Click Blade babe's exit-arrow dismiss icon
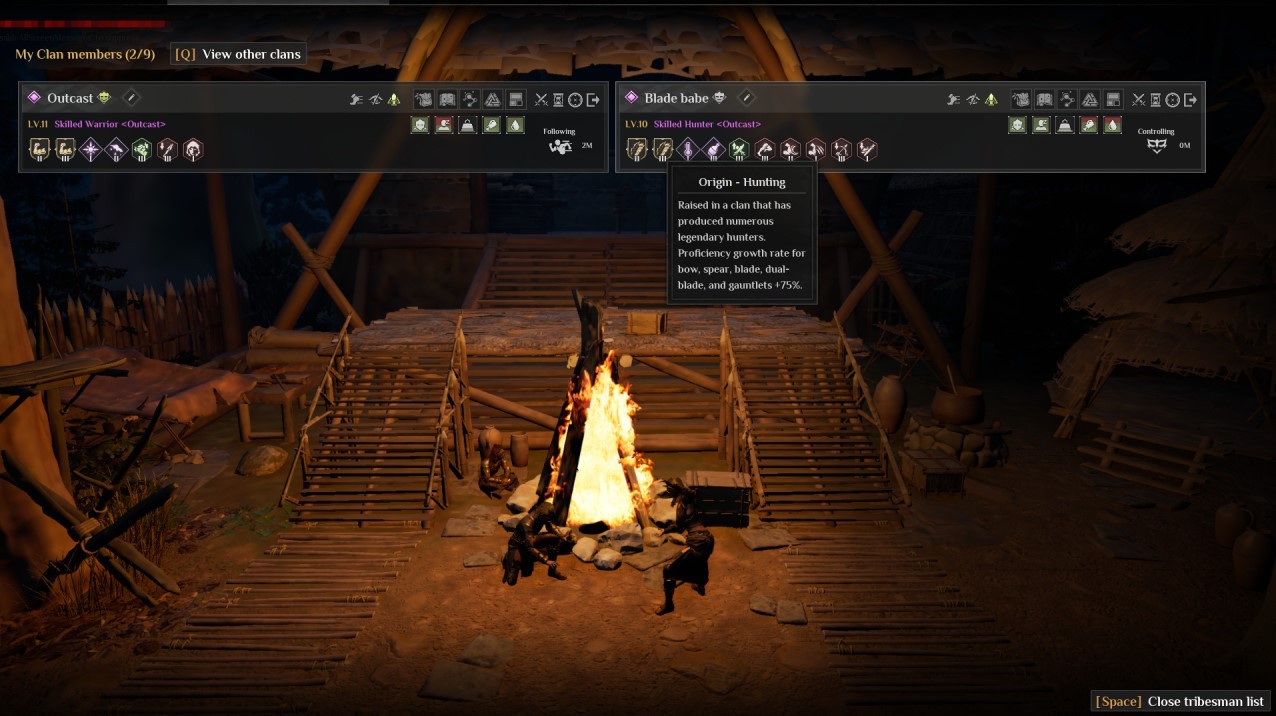 tap(1190, 99)
